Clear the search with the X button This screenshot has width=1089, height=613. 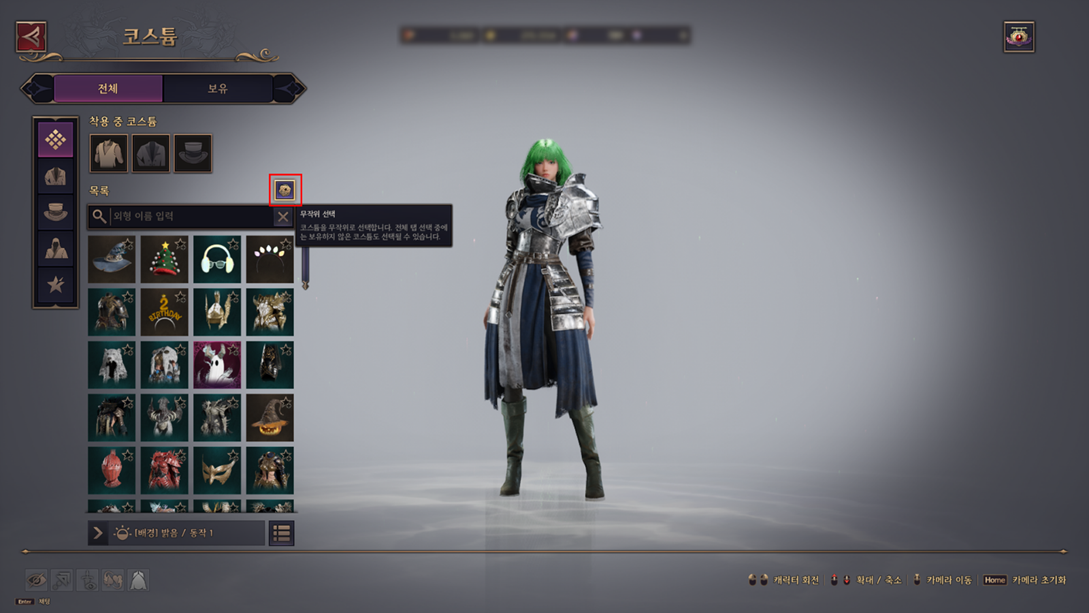tap(283, 216)
